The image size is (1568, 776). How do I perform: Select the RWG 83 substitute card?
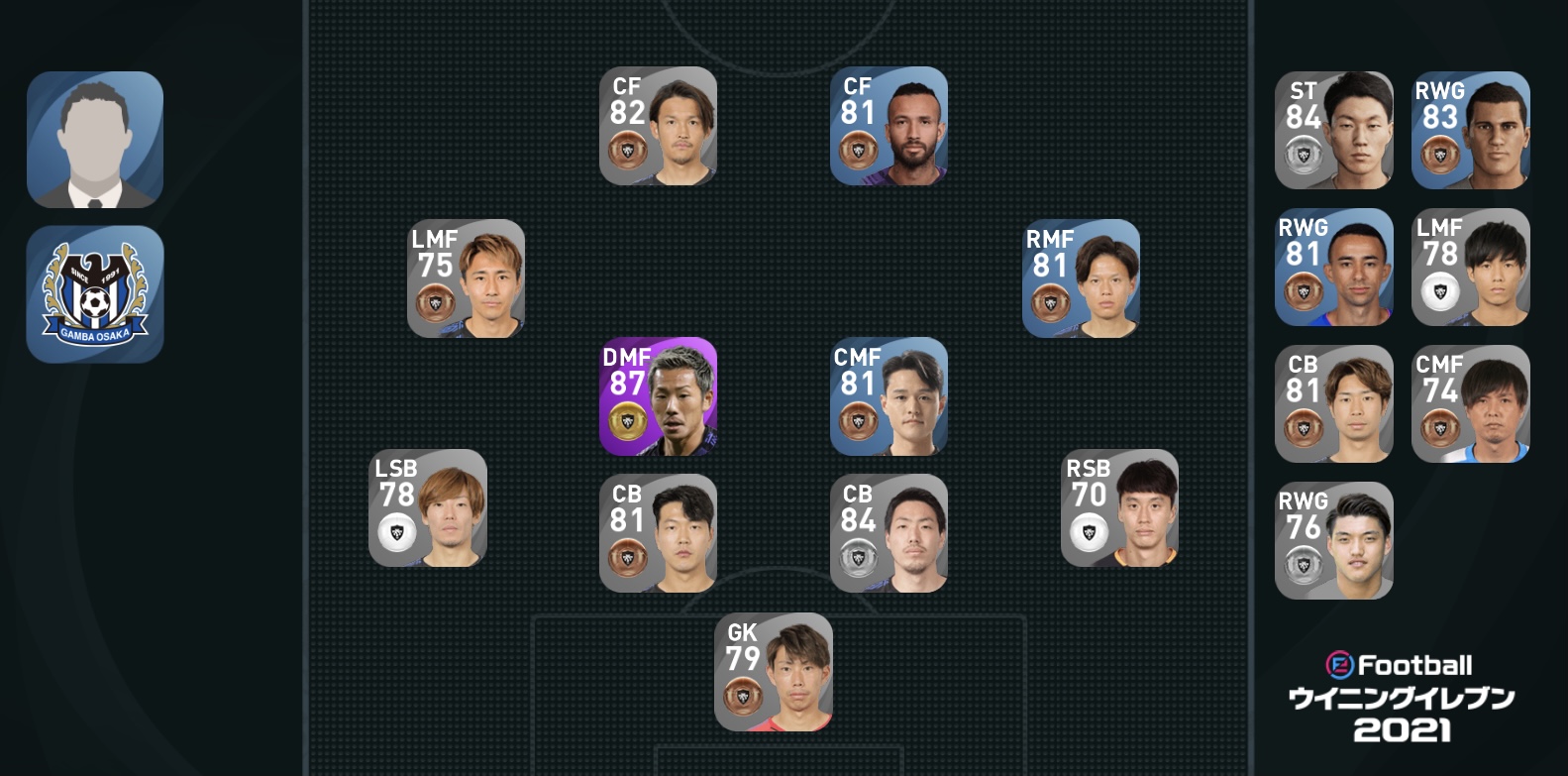1470,130
